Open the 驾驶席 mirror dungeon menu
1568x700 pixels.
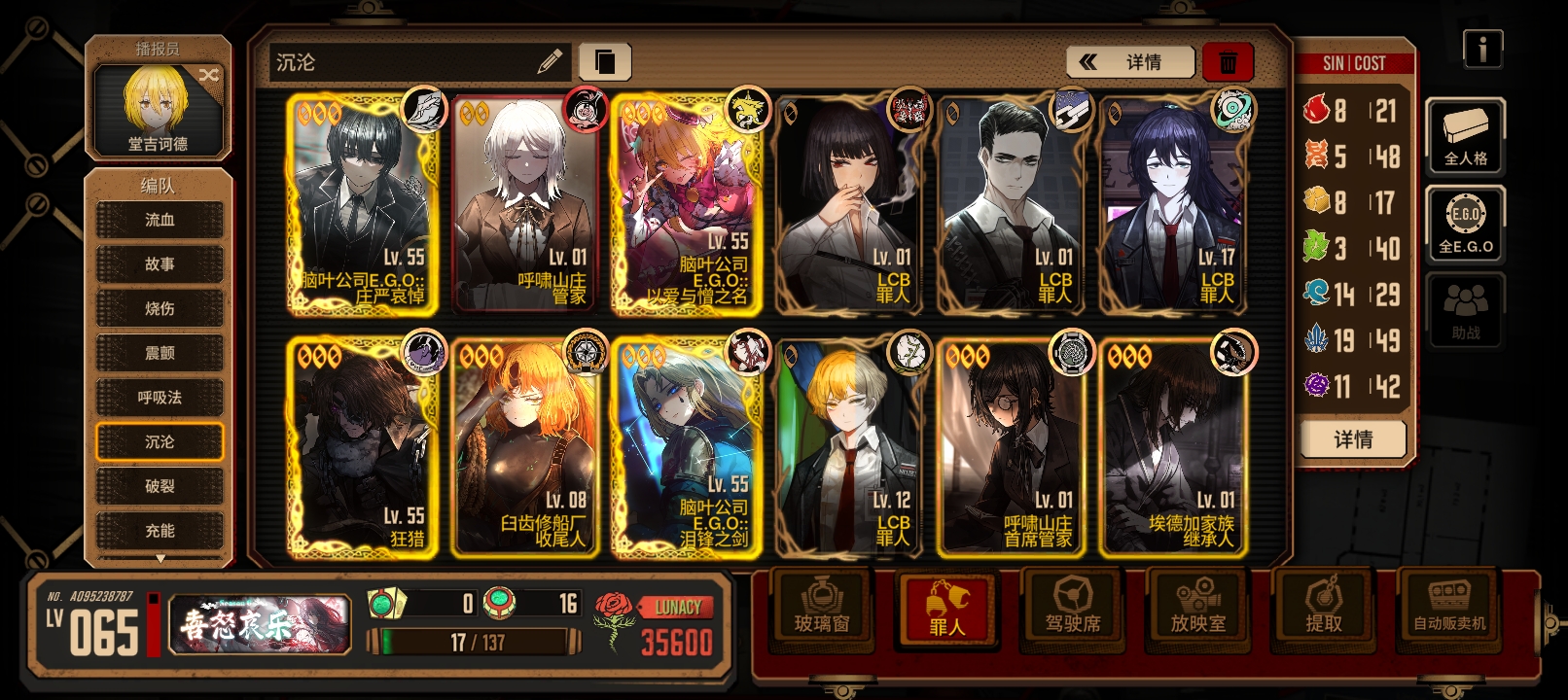(1073, 611)
